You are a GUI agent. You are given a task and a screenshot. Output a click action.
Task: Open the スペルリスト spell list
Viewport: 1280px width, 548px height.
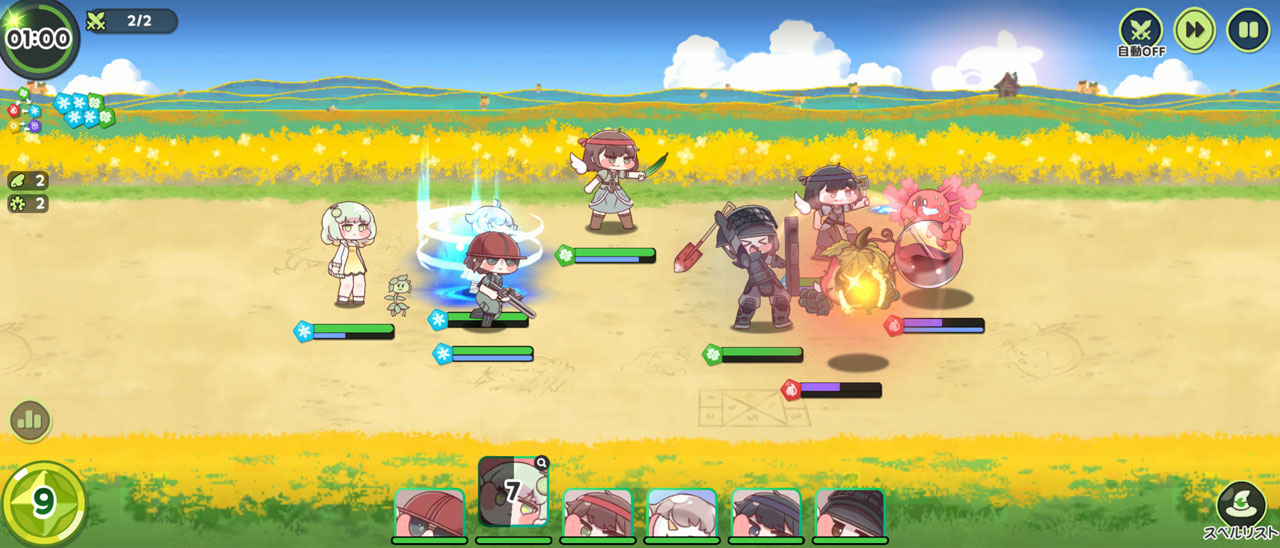pyautogui.click(x=1241, y=508)
